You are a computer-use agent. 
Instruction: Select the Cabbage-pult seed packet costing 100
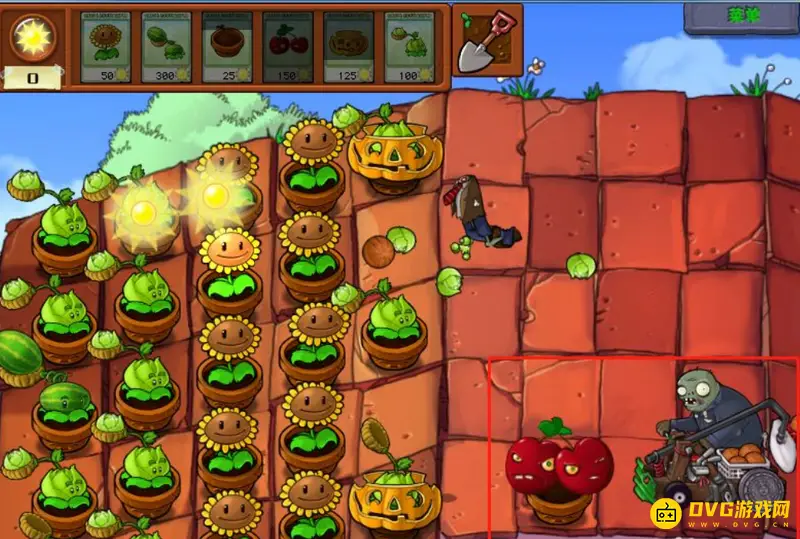pos(409,47)
